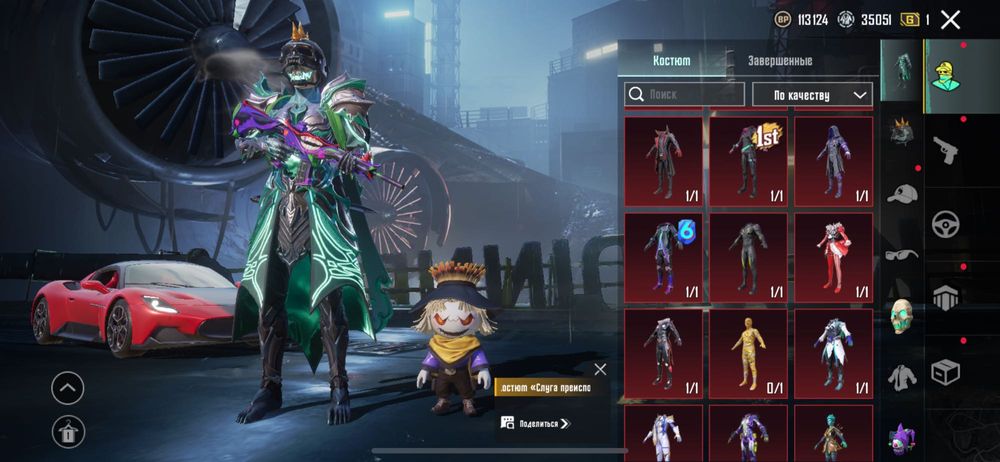Click the Поделиться share button
The image size is (1000, 462).
(x=535, y=423)
